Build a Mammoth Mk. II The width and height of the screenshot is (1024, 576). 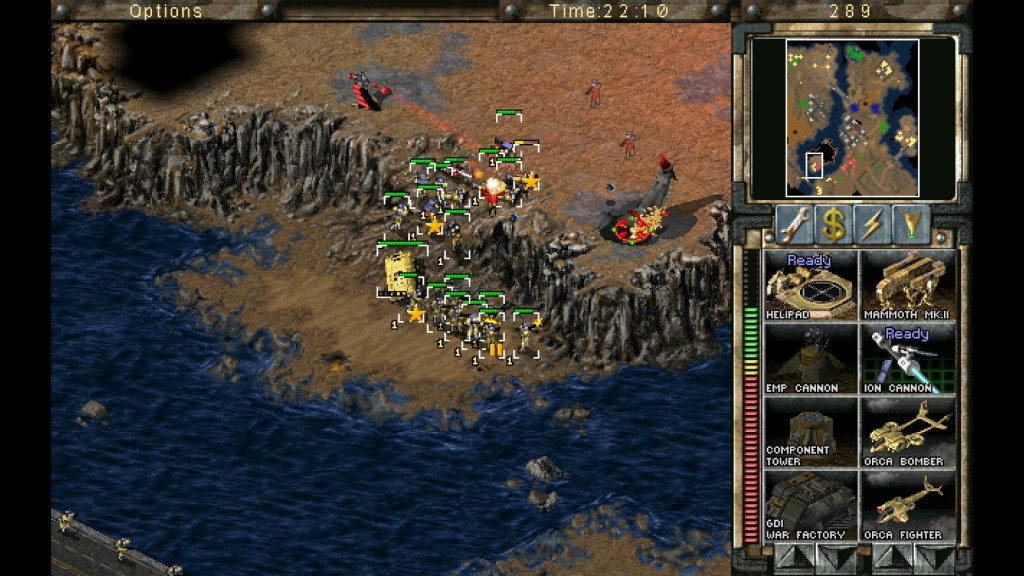pos(908,286)
